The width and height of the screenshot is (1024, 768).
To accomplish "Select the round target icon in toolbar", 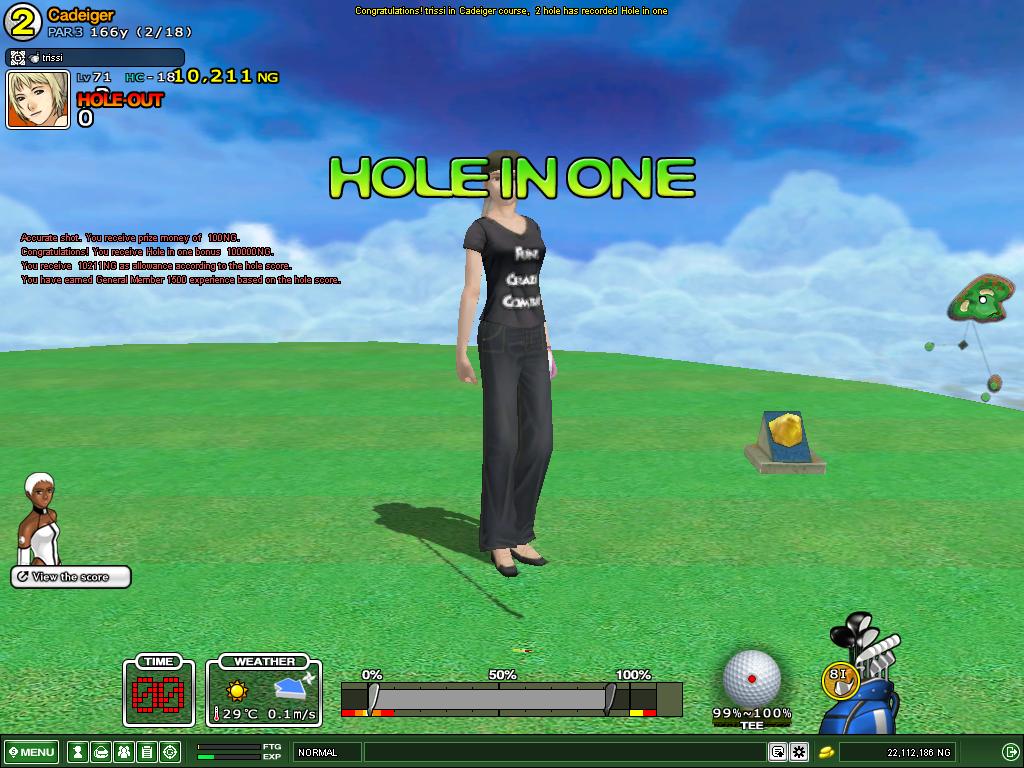I will [170, 752].
